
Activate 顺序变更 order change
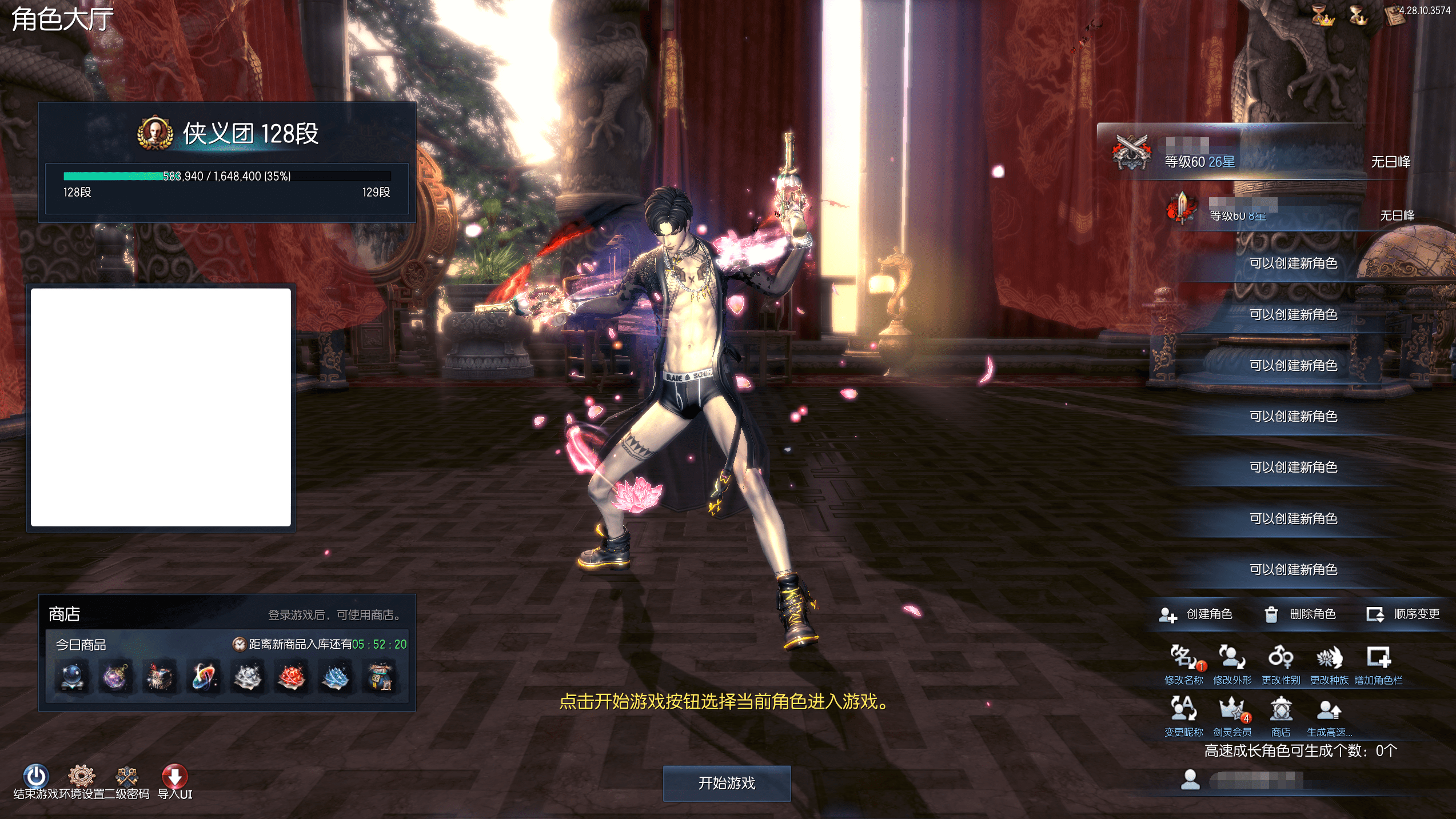[1403, 614]
